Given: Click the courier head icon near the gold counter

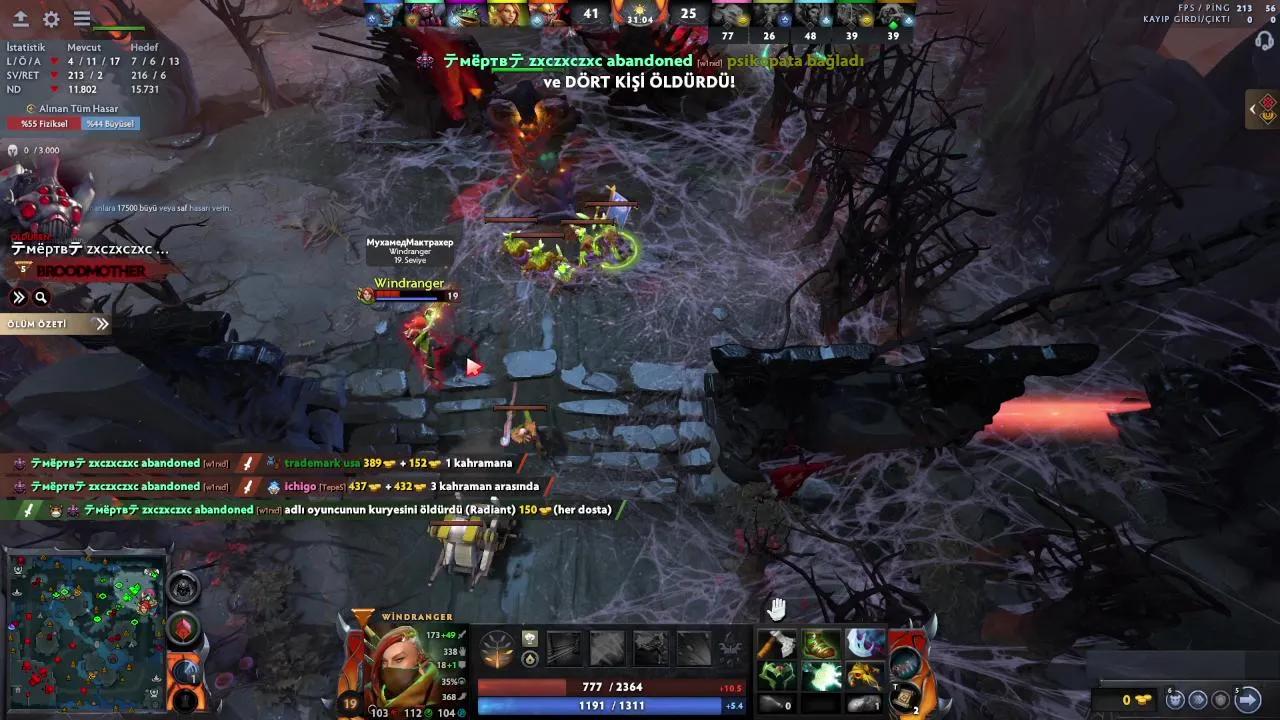Looking at the screenshot, I should click(x=1175, y=700).
